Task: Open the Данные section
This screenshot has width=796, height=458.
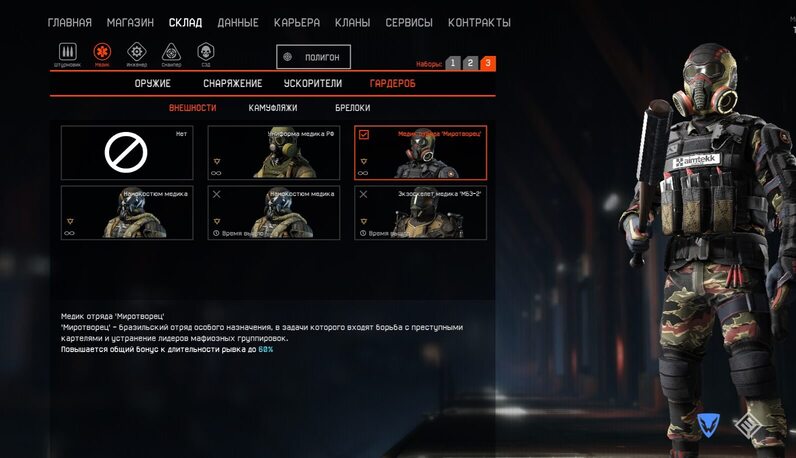Action: 237,22
